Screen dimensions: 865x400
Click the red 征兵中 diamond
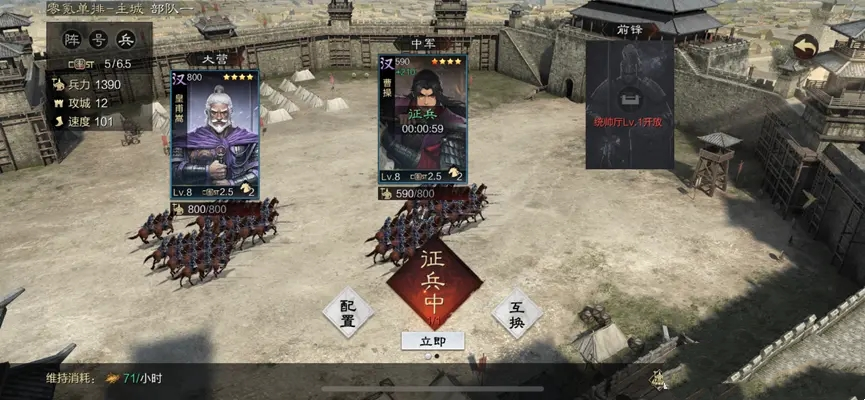point(433,283)
